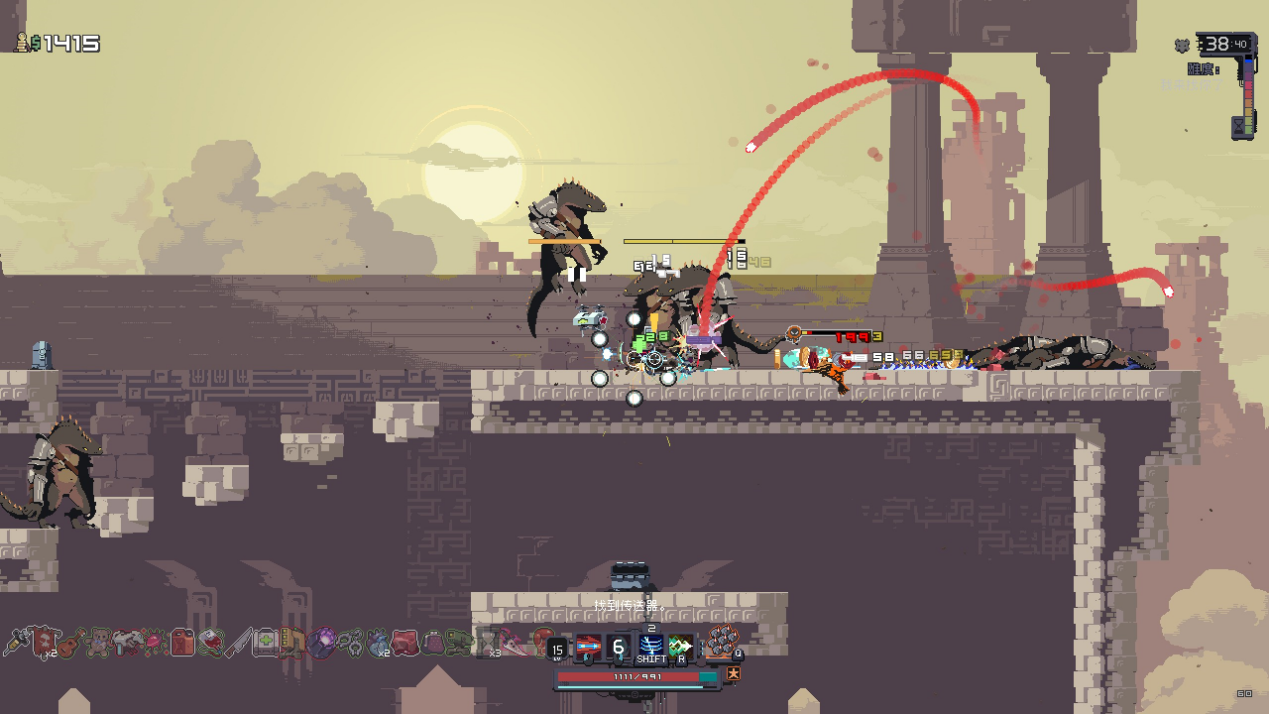Click the secondary skill showing cooldown 6
This screenshot has width=1269, height=714.
tap(619, 647)
